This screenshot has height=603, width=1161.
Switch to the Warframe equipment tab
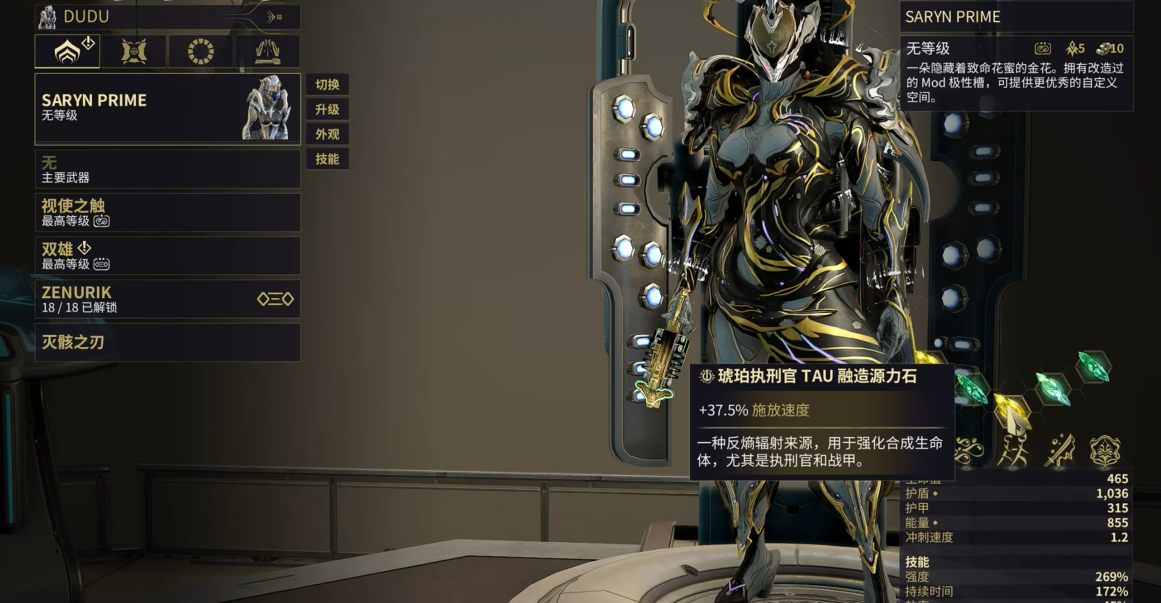pyautogui.click(x=67, y=51)
